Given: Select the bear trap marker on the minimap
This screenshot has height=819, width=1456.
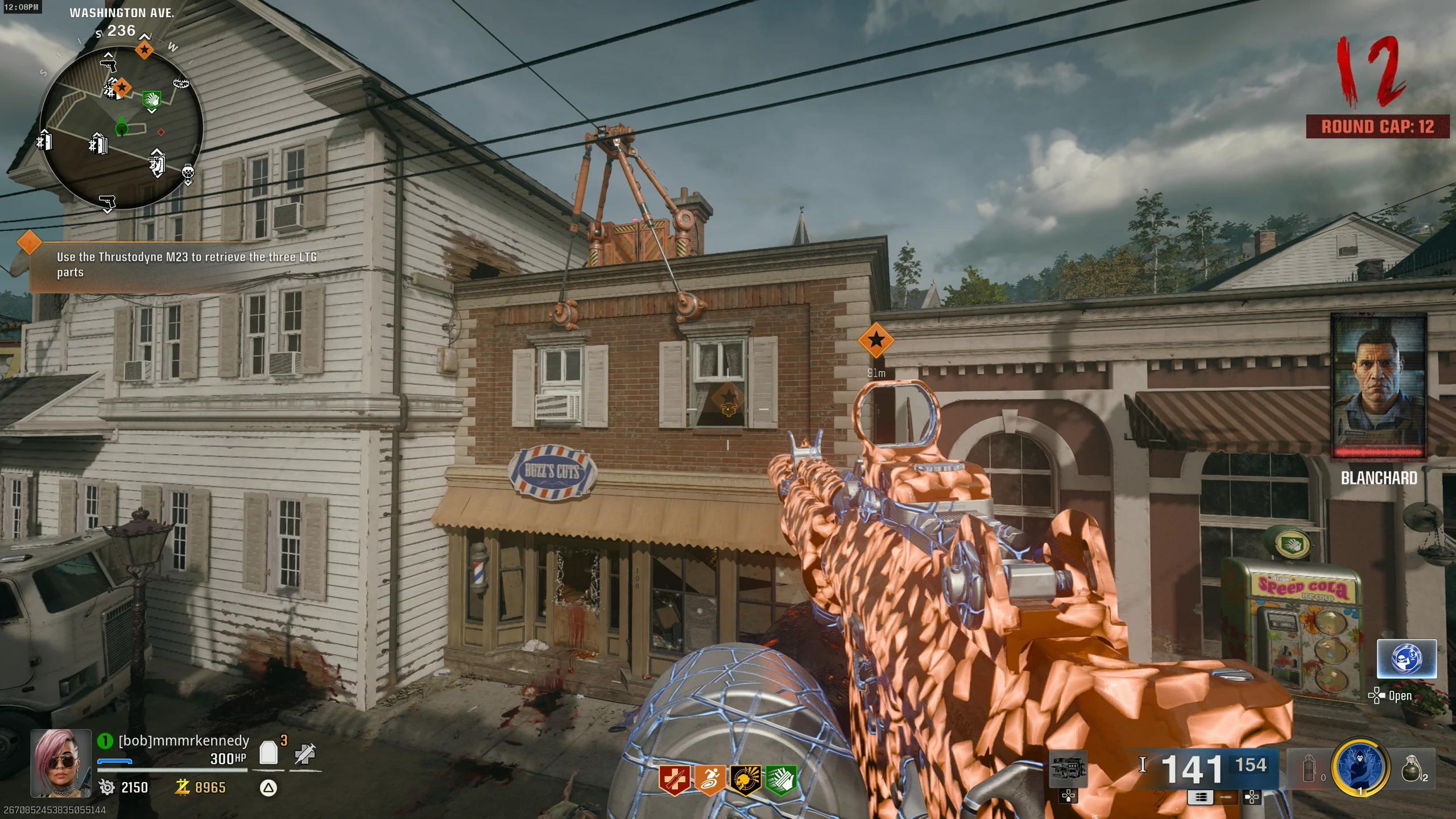Looking at the screenshot, I should tap(181, 83).
